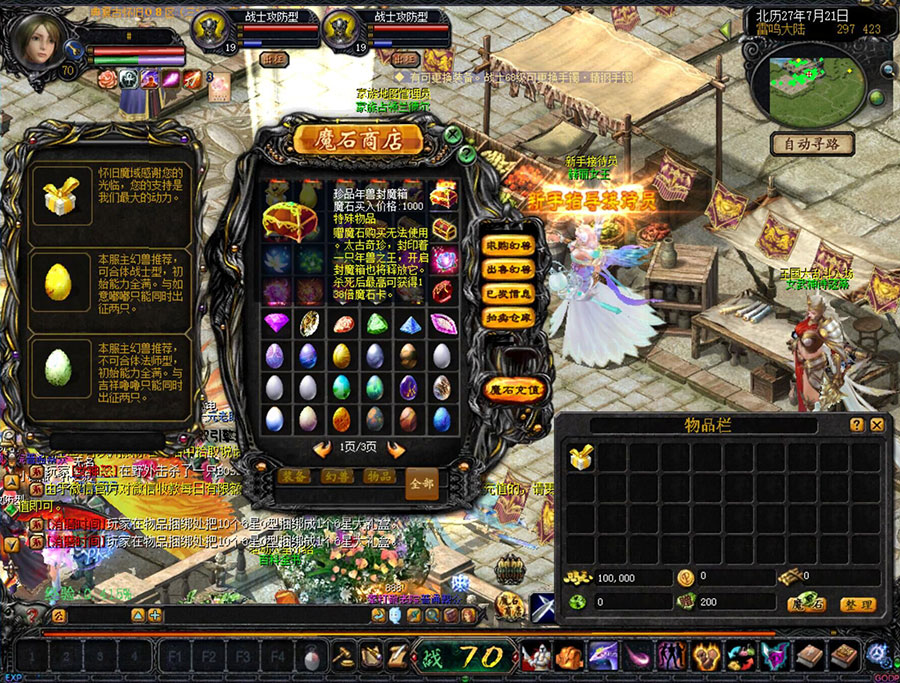This screenshot has height=683, width=900.
Task: Select the 物品 items tab
Action: (380, 477)
